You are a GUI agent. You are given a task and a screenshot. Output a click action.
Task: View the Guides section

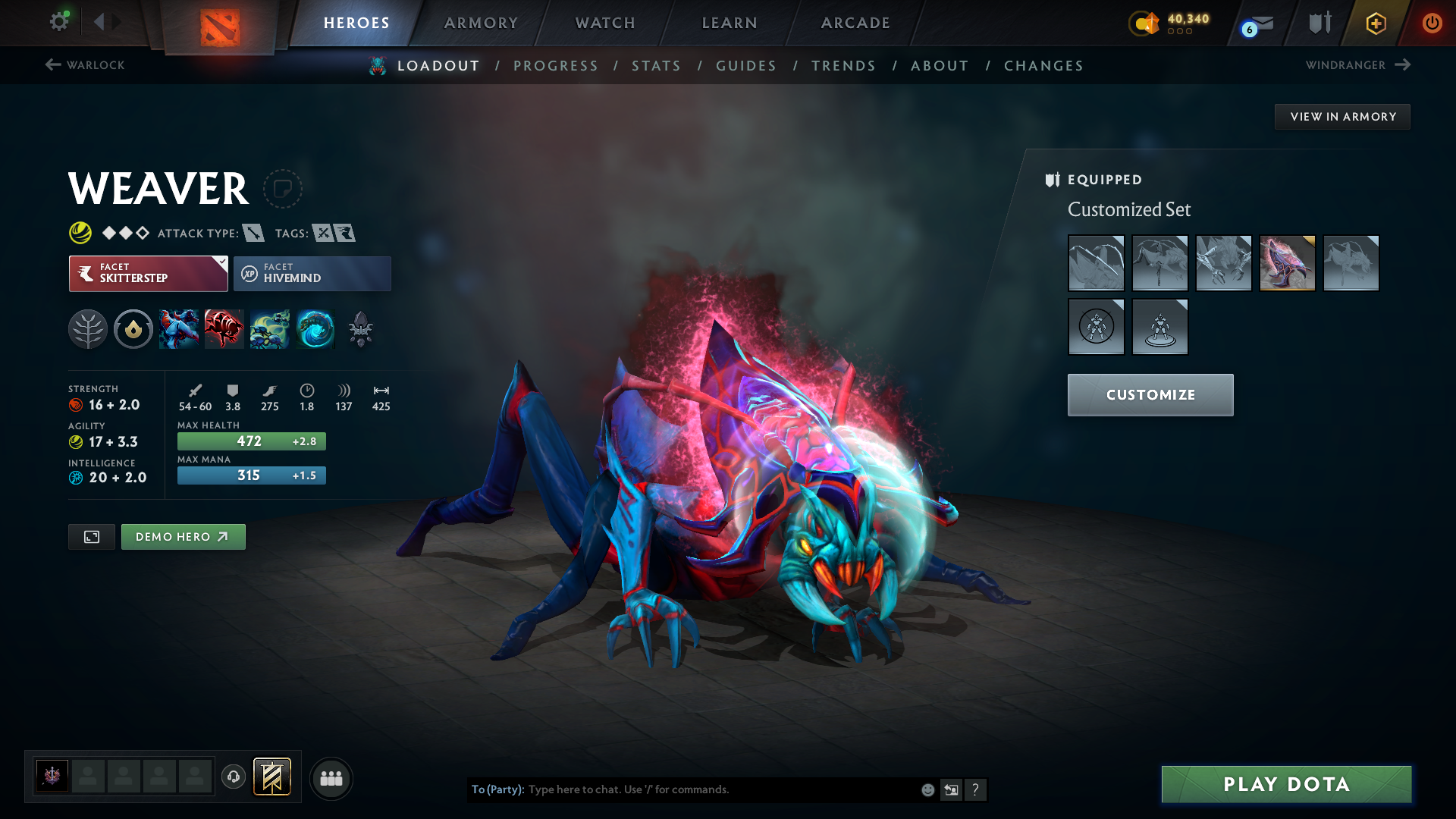click(x=746, y=66)
